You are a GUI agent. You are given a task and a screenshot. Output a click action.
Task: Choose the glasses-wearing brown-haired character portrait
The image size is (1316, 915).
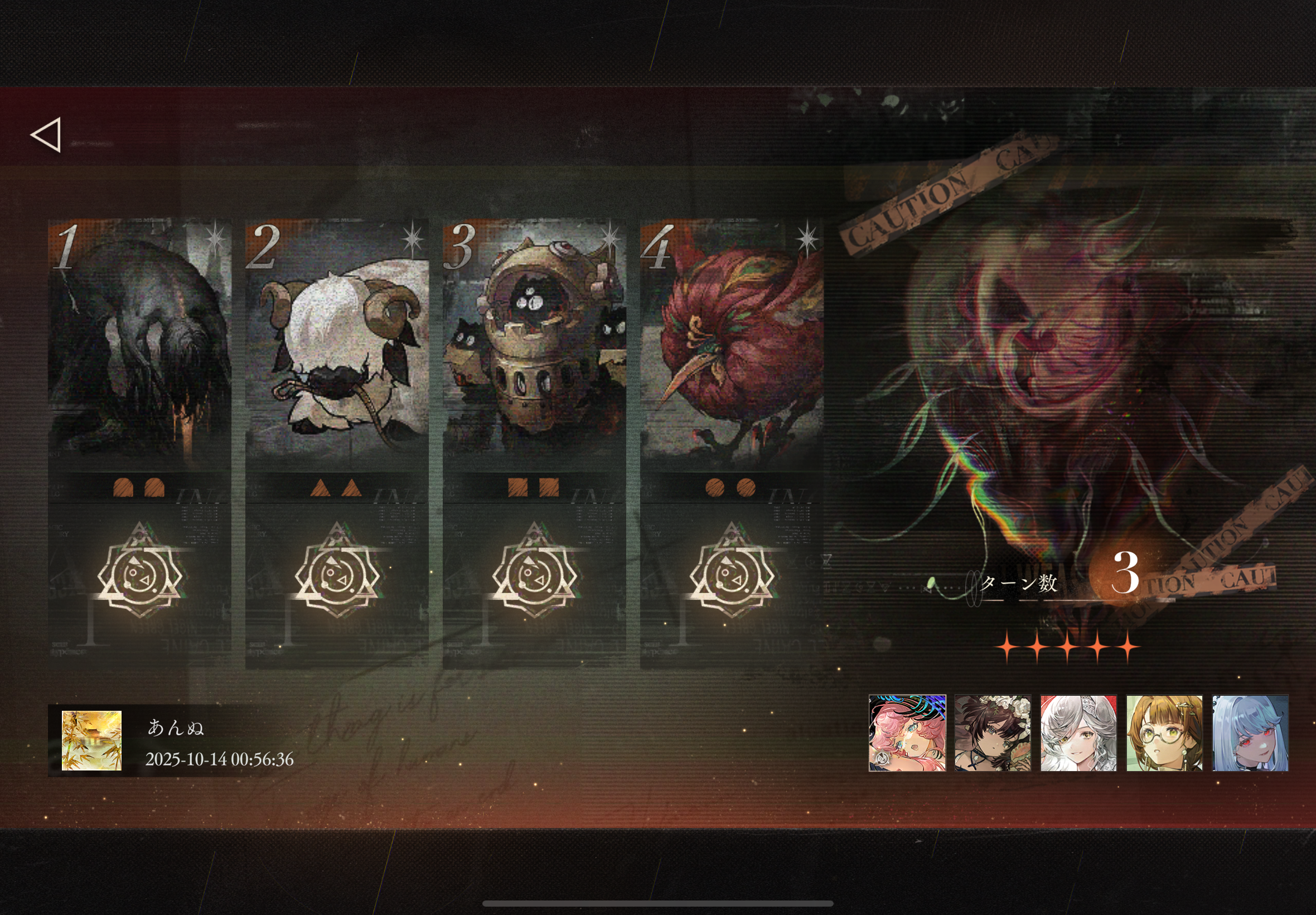(1164, 733)
